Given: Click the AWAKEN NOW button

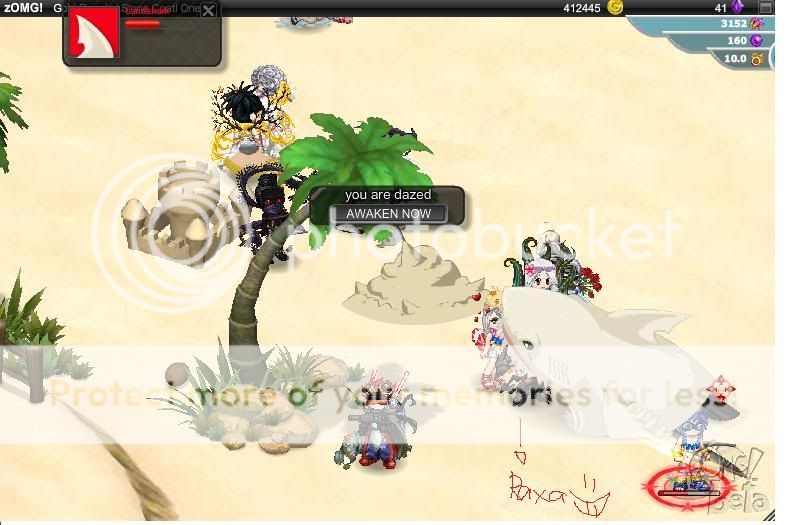Looking at the screenshot, I should tap(389, 213).
